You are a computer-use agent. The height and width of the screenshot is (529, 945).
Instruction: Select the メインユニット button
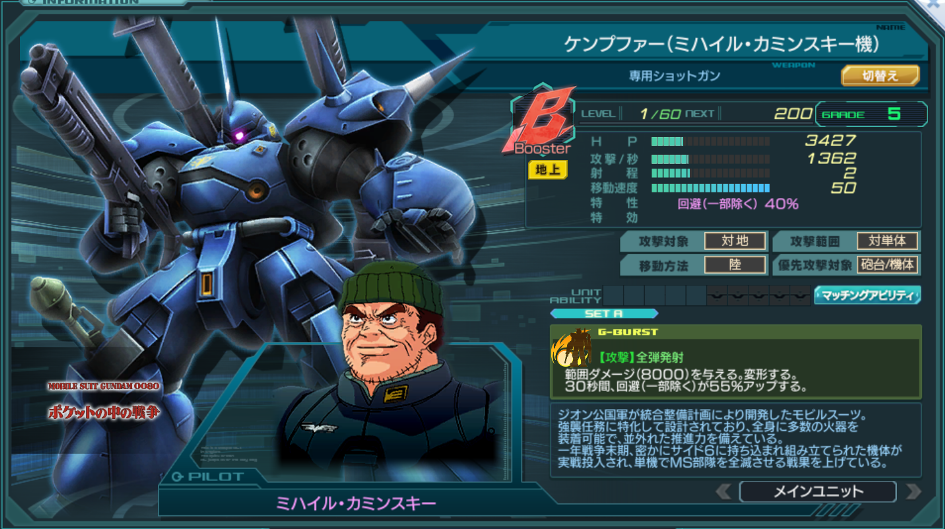817,491
